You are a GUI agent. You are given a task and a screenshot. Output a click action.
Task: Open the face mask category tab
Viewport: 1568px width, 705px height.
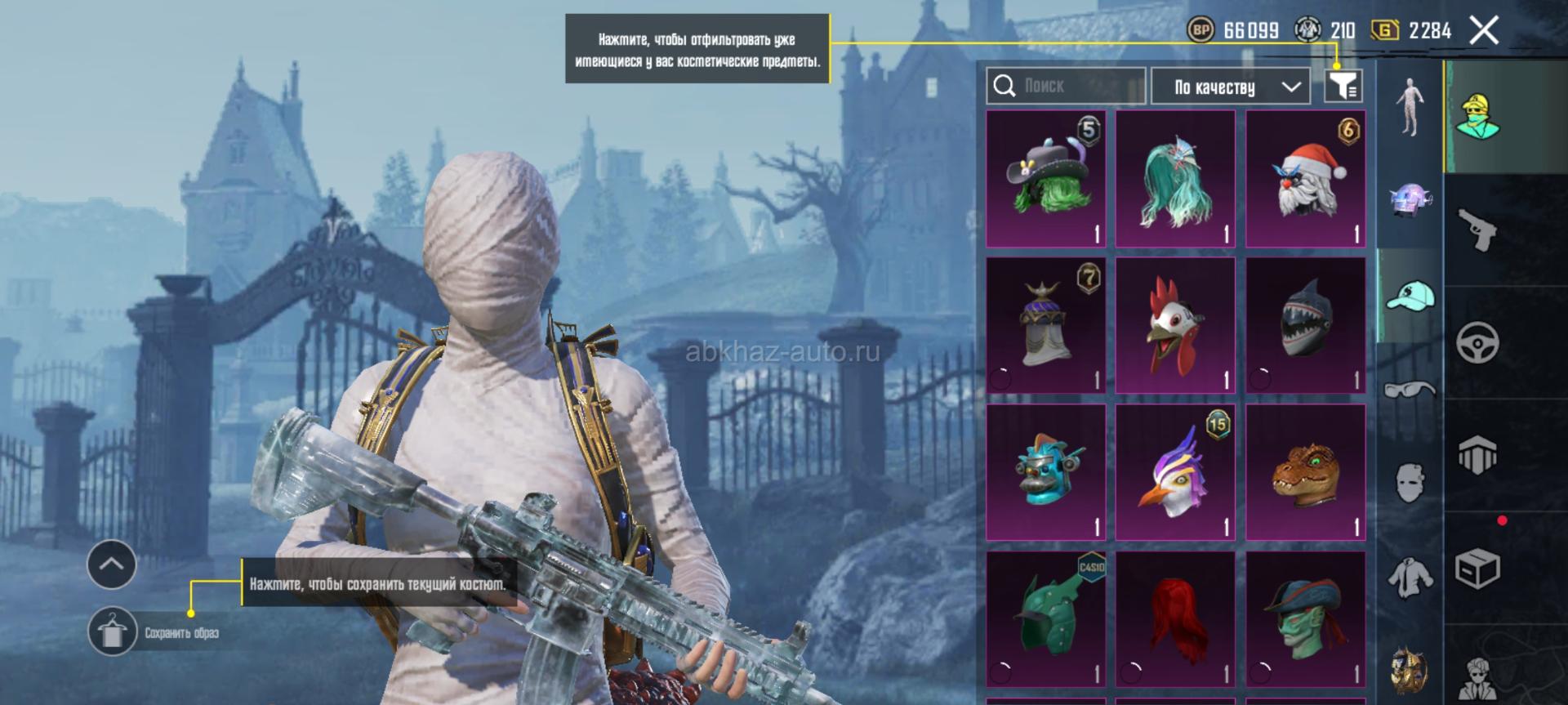1410,482
